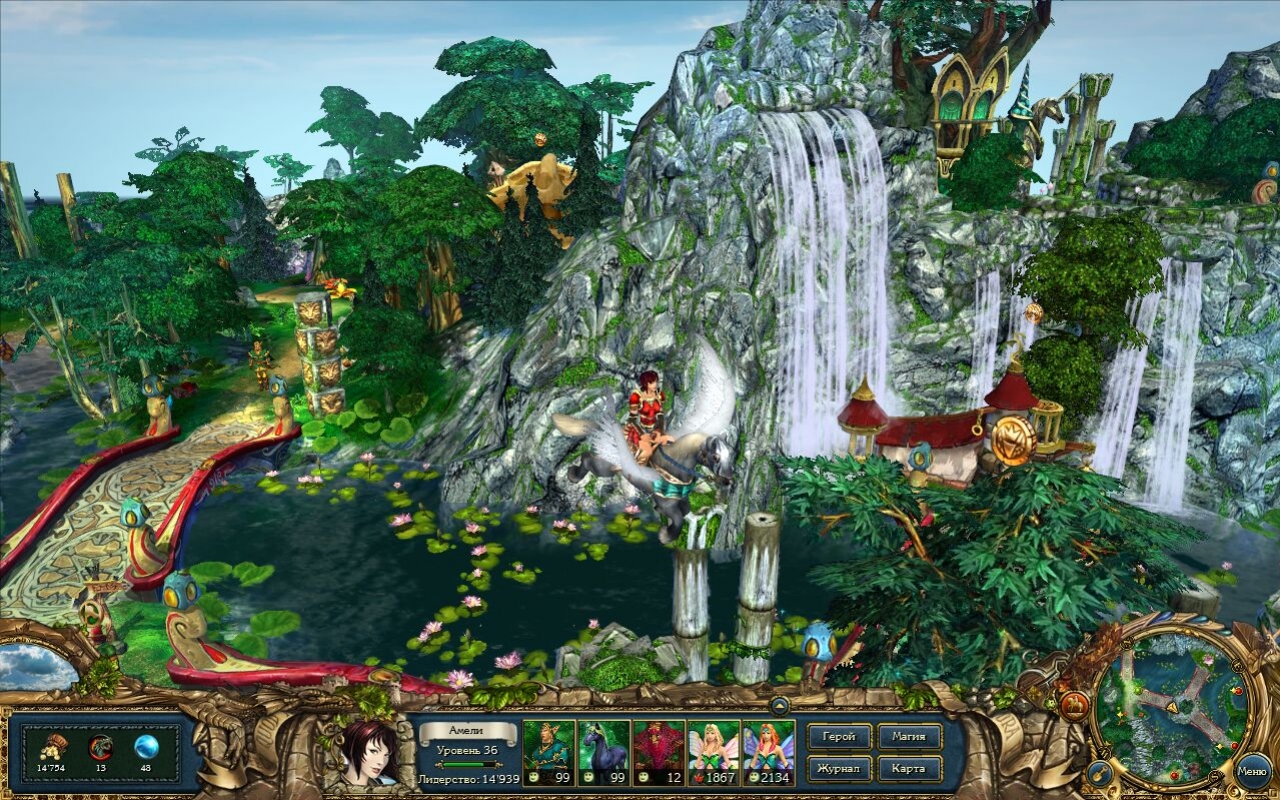Select the red troop slot with 12 units
This screenshot has width=1280, height=800.
pyautogui.click(x=658, y=752)
